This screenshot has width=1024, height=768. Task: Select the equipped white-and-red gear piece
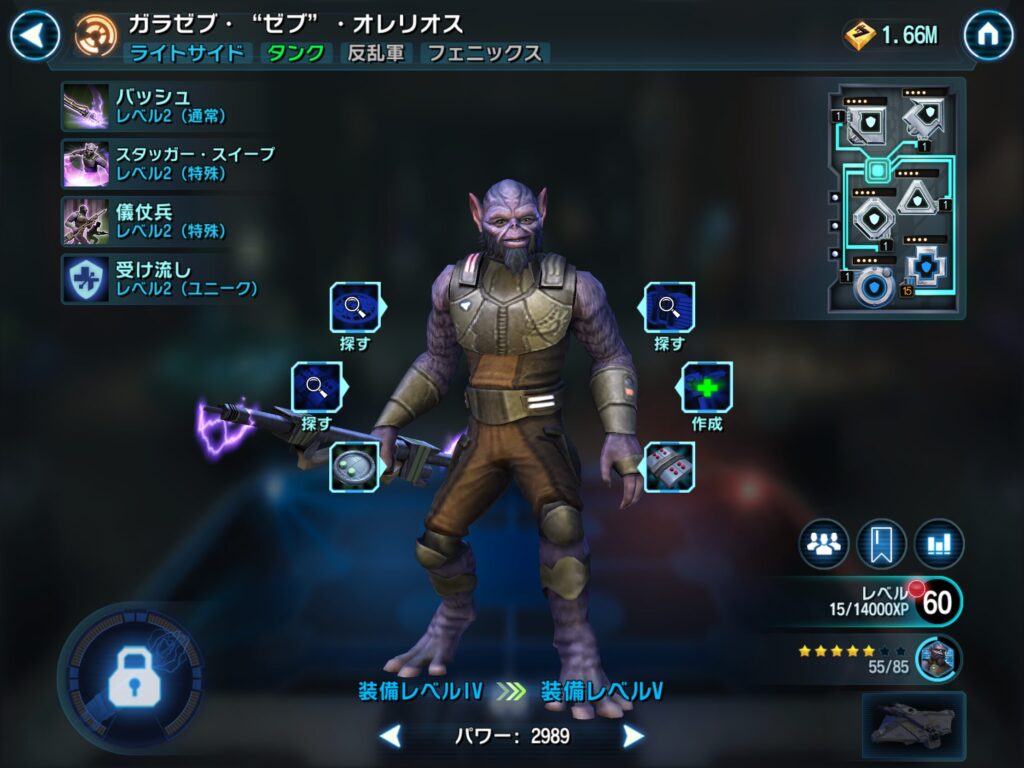[x=669, y=467]
